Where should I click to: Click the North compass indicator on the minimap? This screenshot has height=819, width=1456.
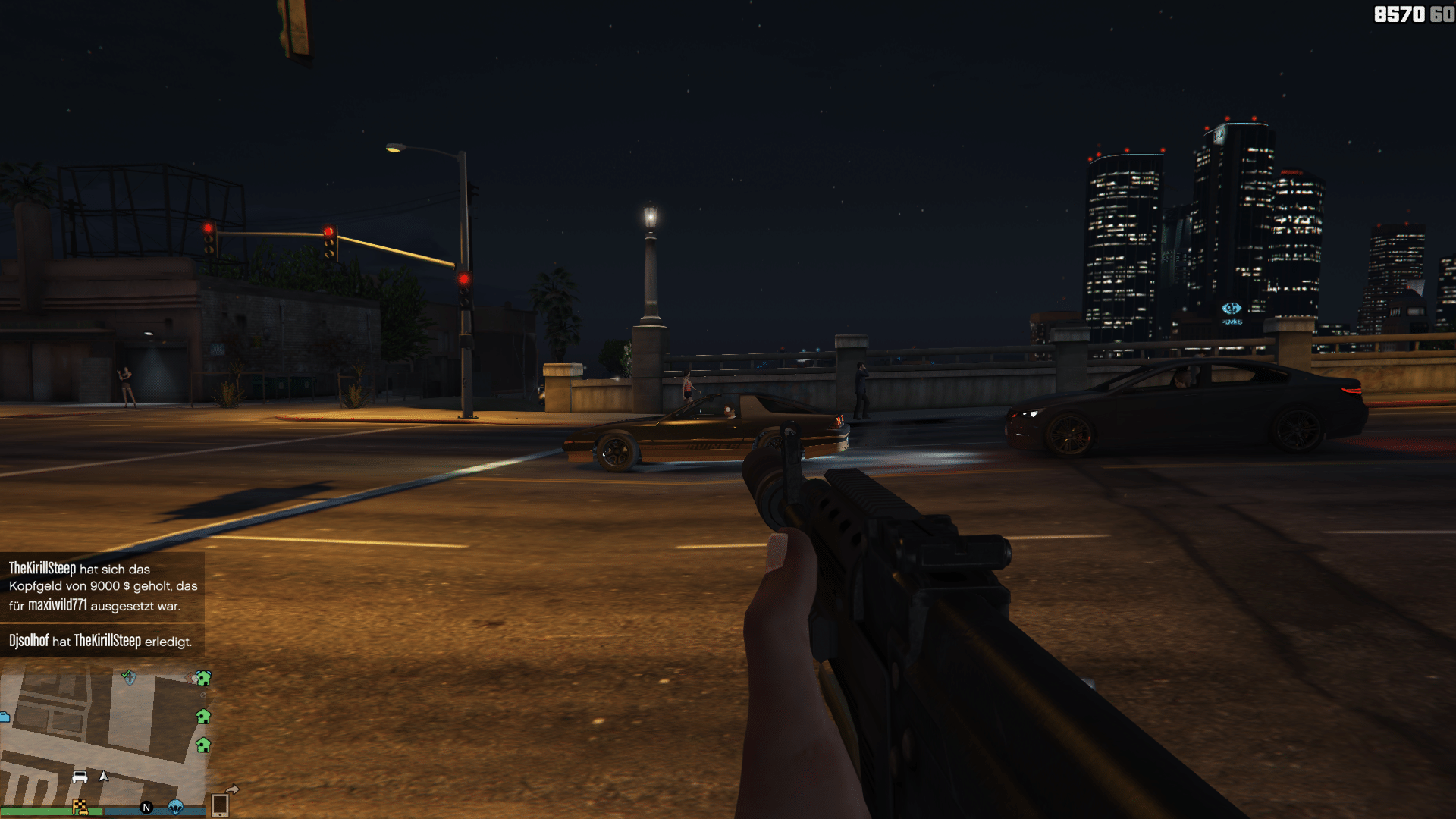(x=146, y=808)
